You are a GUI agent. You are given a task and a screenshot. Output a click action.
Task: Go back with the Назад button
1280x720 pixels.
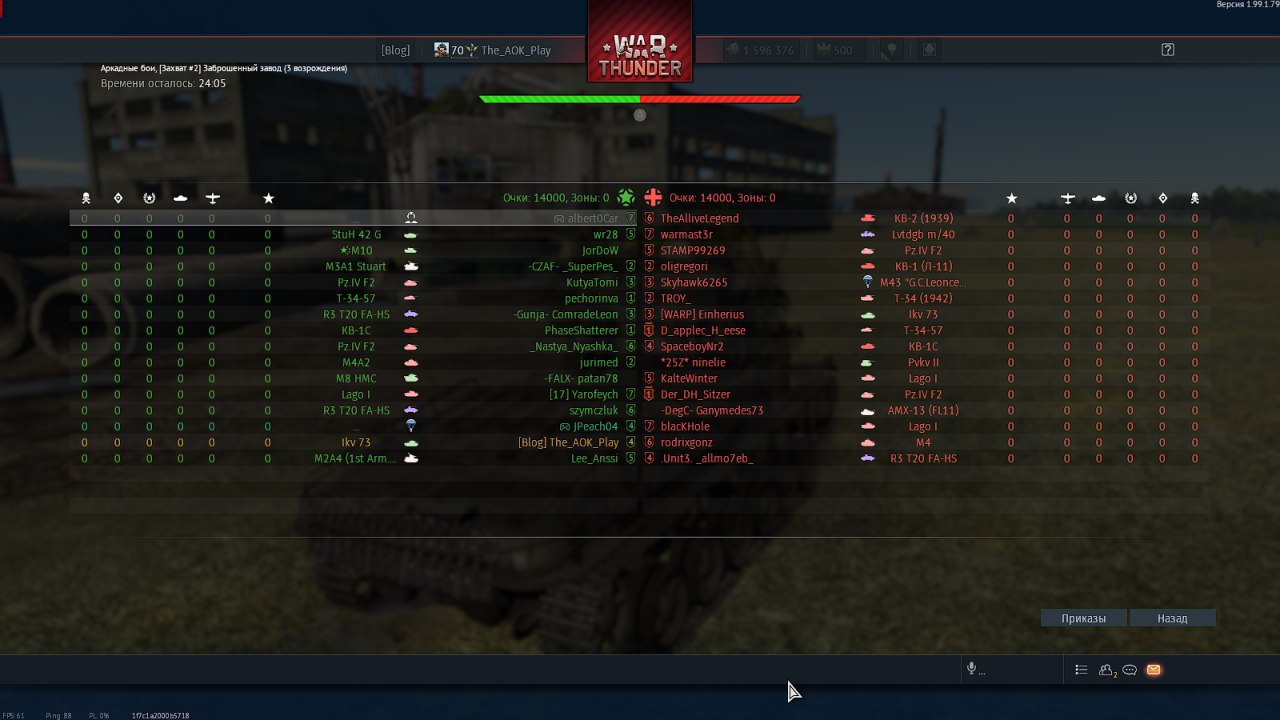[x=1172, y=618]
